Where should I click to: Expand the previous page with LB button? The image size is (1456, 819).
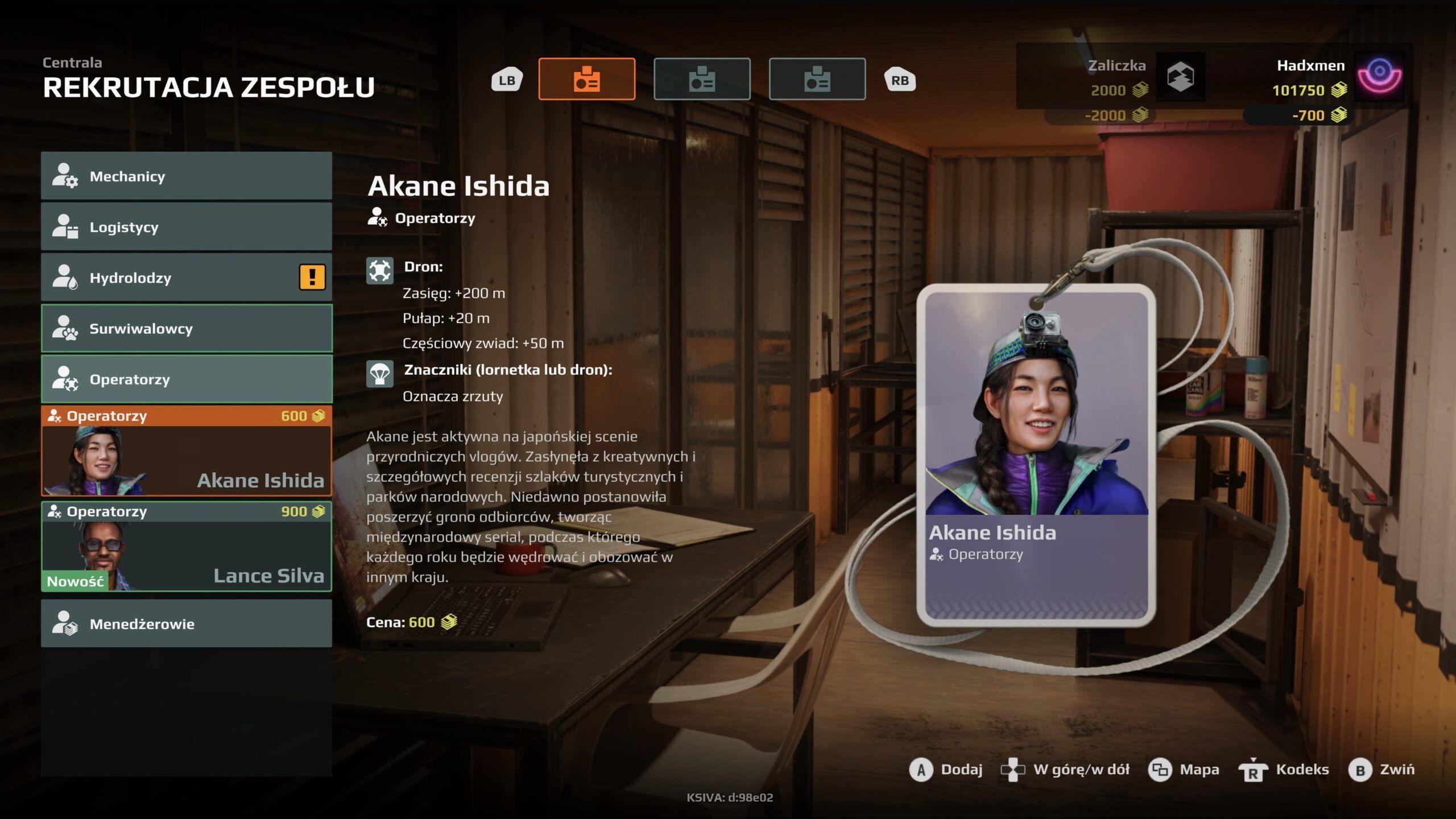[507, 79]
